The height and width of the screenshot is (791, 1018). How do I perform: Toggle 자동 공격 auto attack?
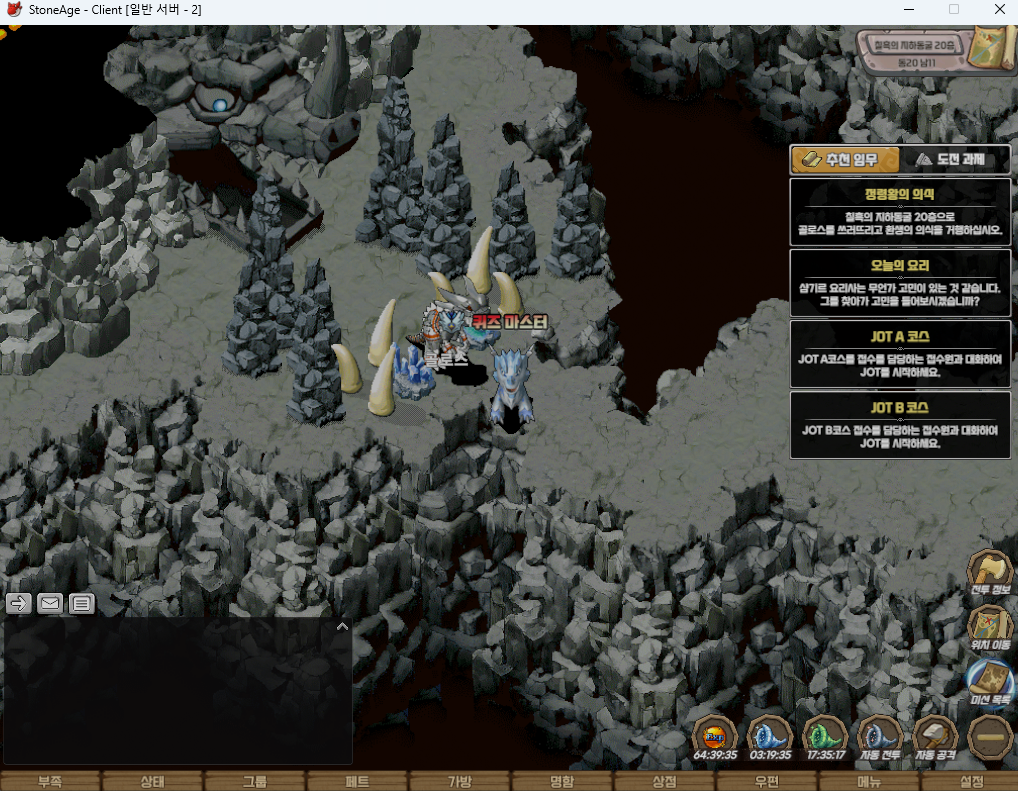point(936,738)
